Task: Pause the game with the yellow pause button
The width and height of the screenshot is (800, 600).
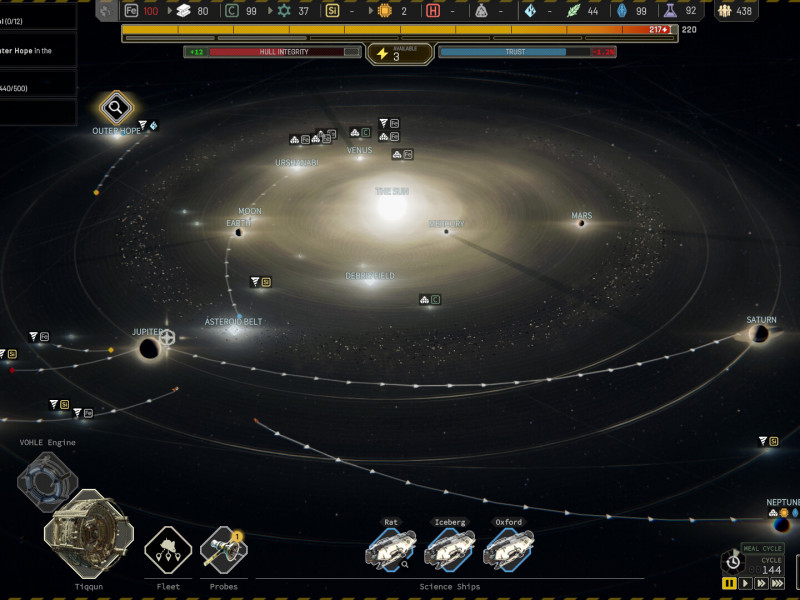Action: point(729,583)
